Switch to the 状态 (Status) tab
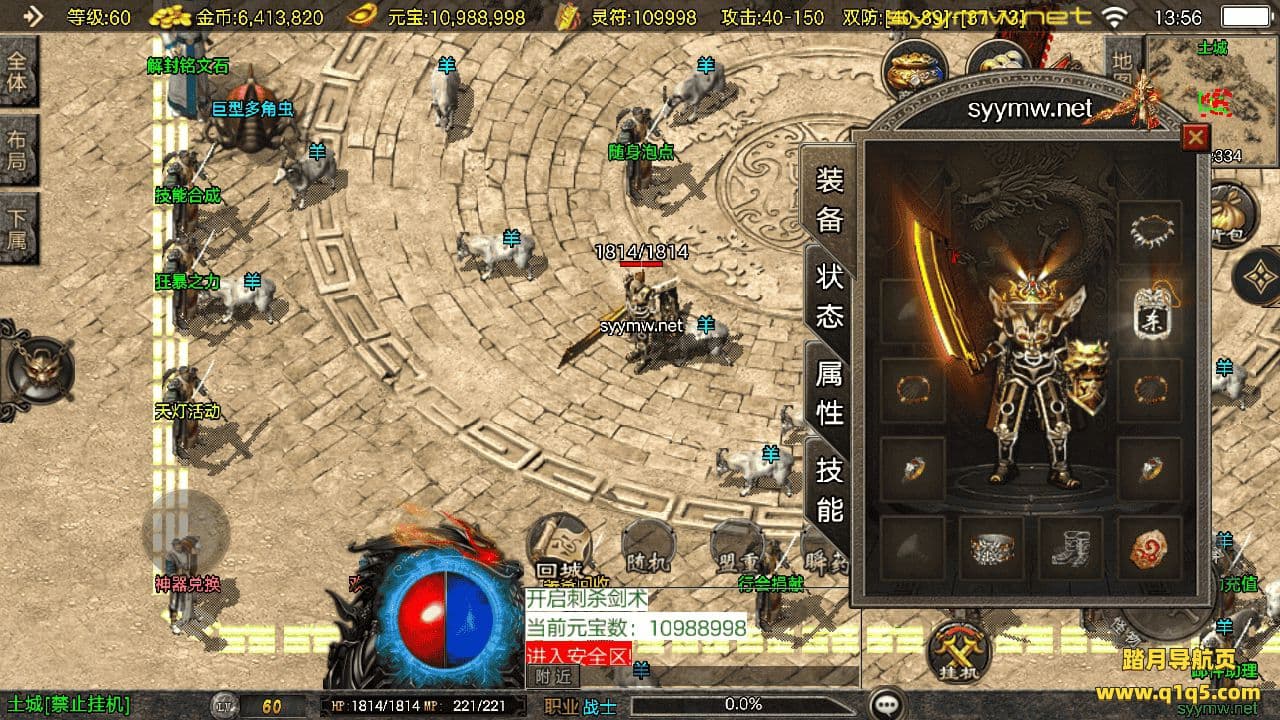 [830, 296]
